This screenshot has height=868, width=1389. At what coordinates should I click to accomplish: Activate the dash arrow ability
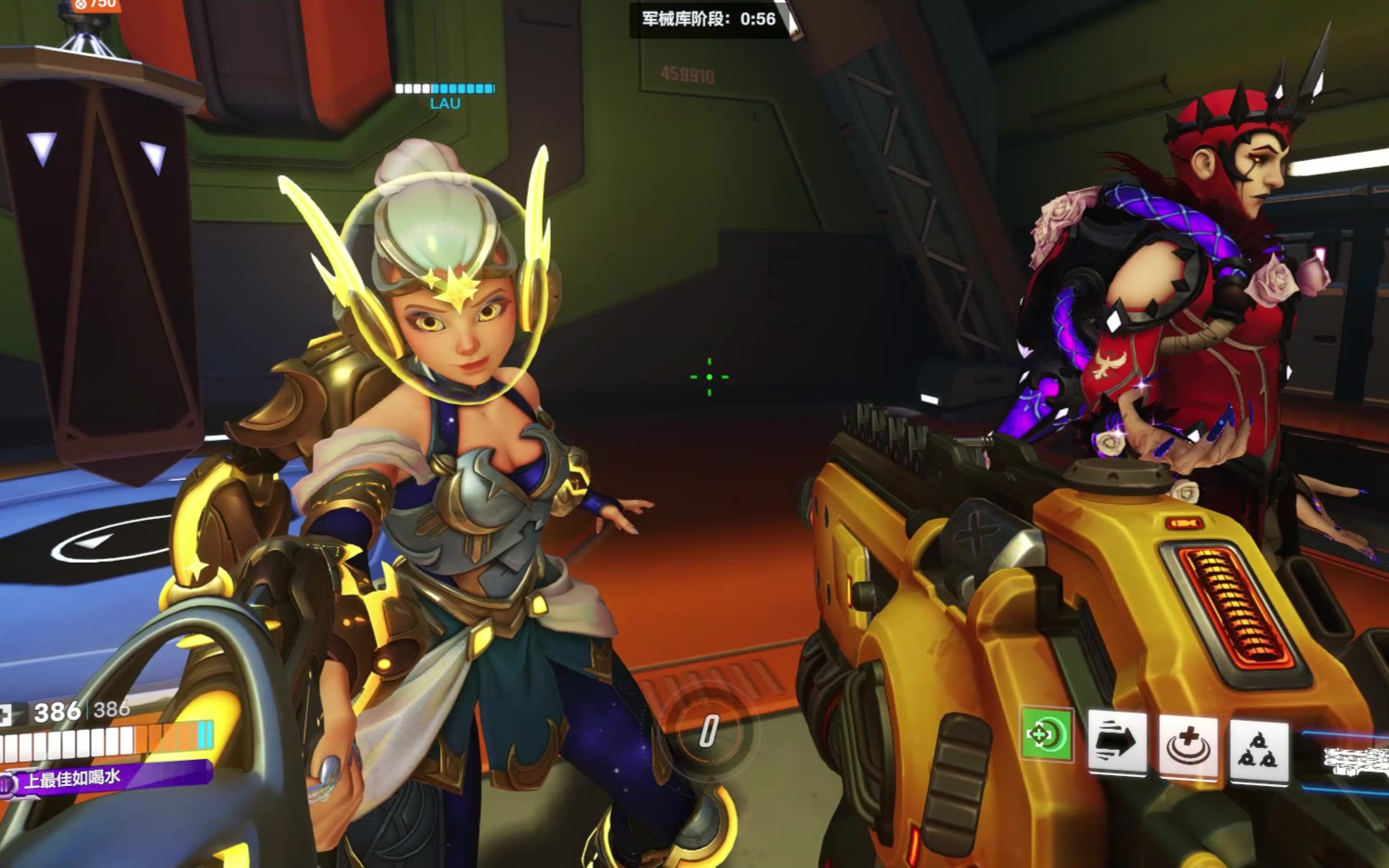point(1116,742)
